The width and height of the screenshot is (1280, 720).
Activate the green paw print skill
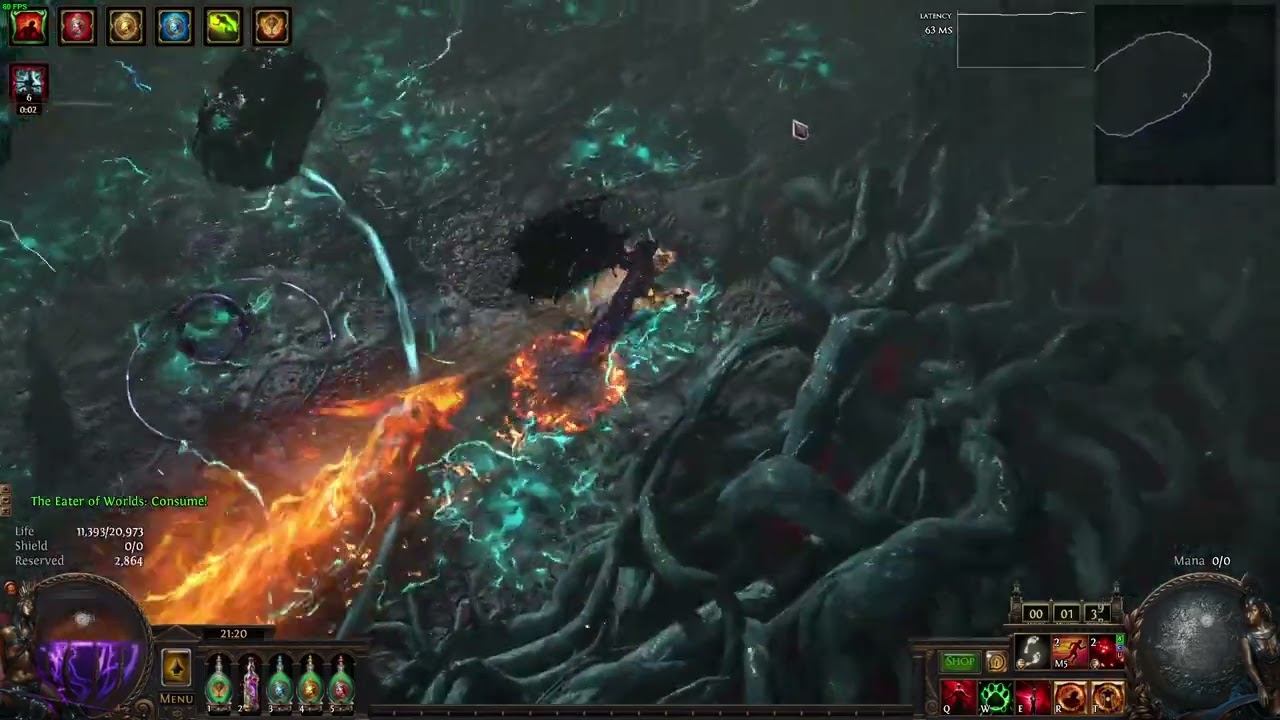pyautogui.click(x=995, y=696)
